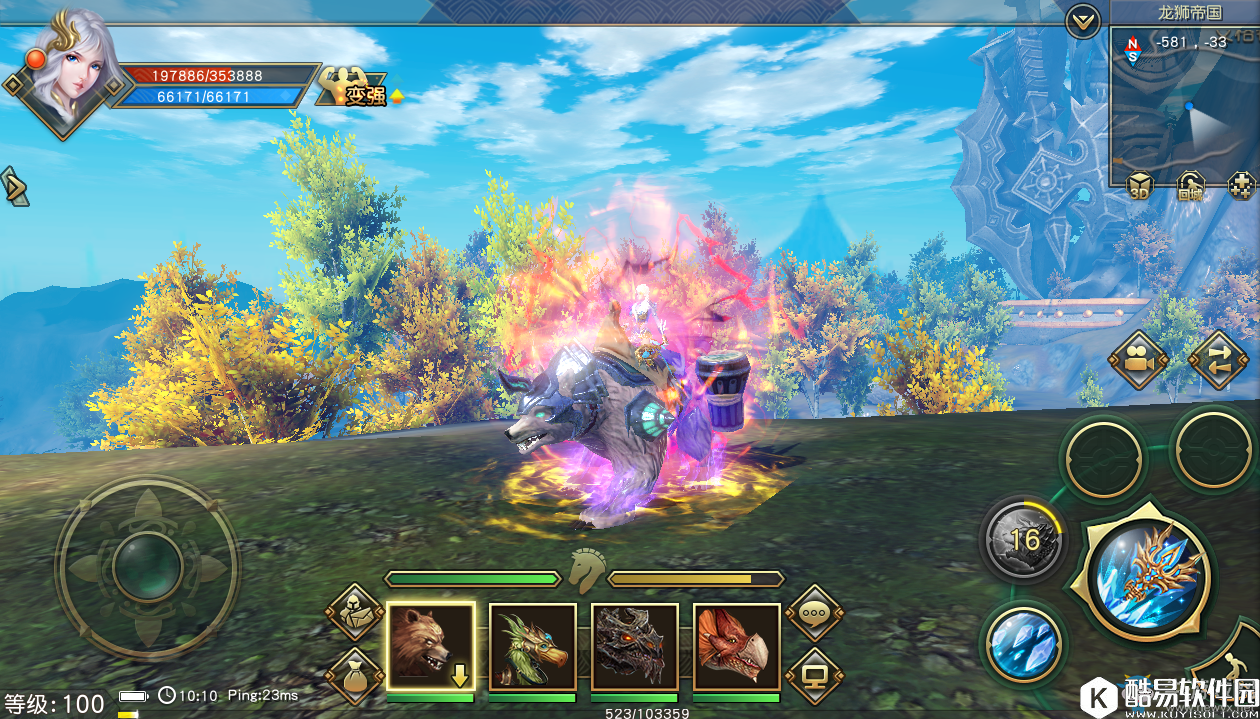Select the green feathered bird mount

532,646
